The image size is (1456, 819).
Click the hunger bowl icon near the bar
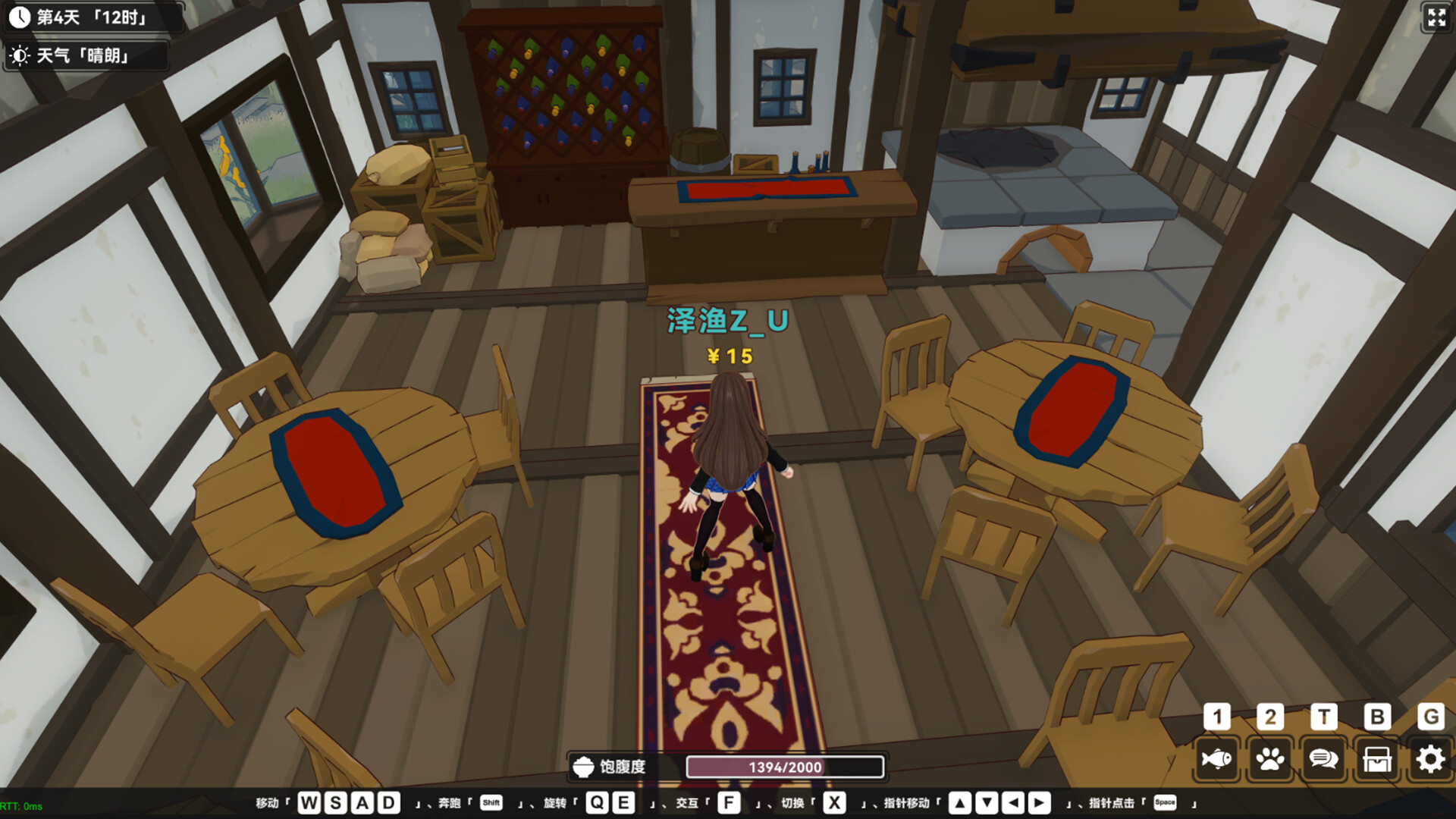pos(583,766)
